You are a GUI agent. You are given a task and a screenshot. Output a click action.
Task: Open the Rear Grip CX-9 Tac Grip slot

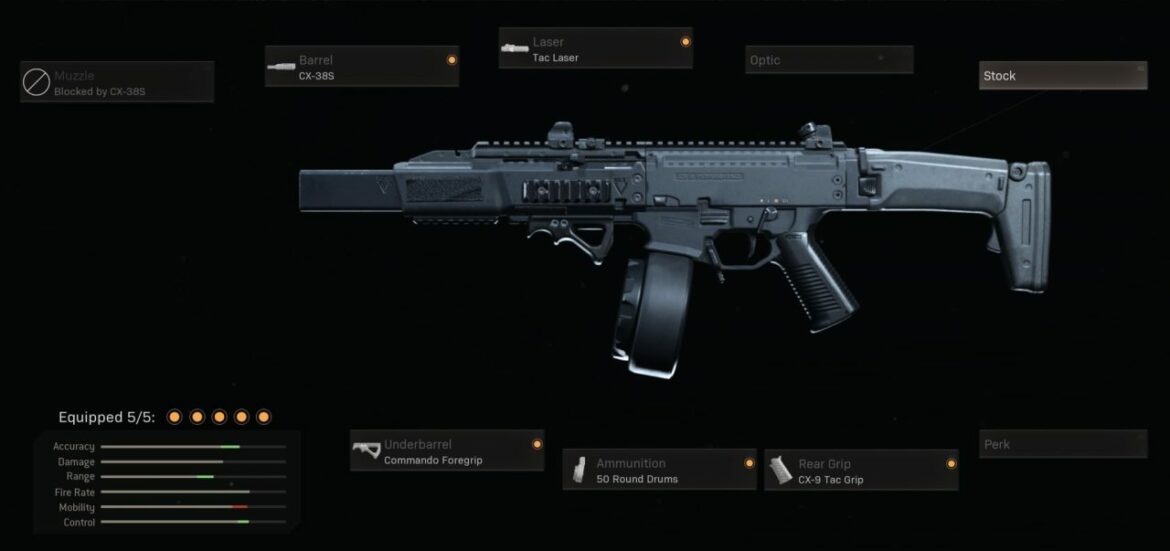pyautogui.click(x=861, y=470)
